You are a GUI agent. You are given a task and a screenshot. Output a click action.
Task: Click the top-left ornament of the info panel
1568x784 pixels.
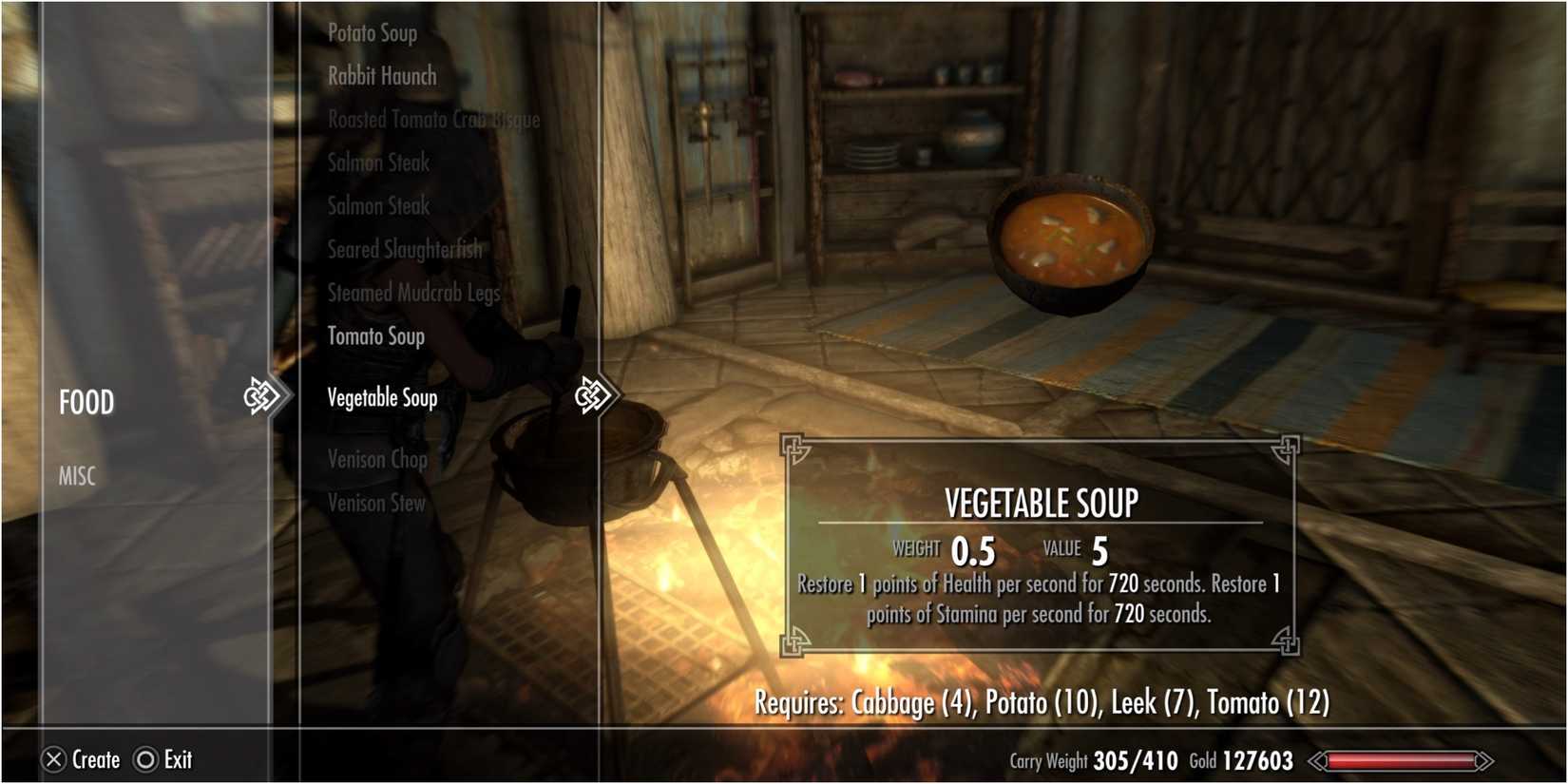point(795,449)
